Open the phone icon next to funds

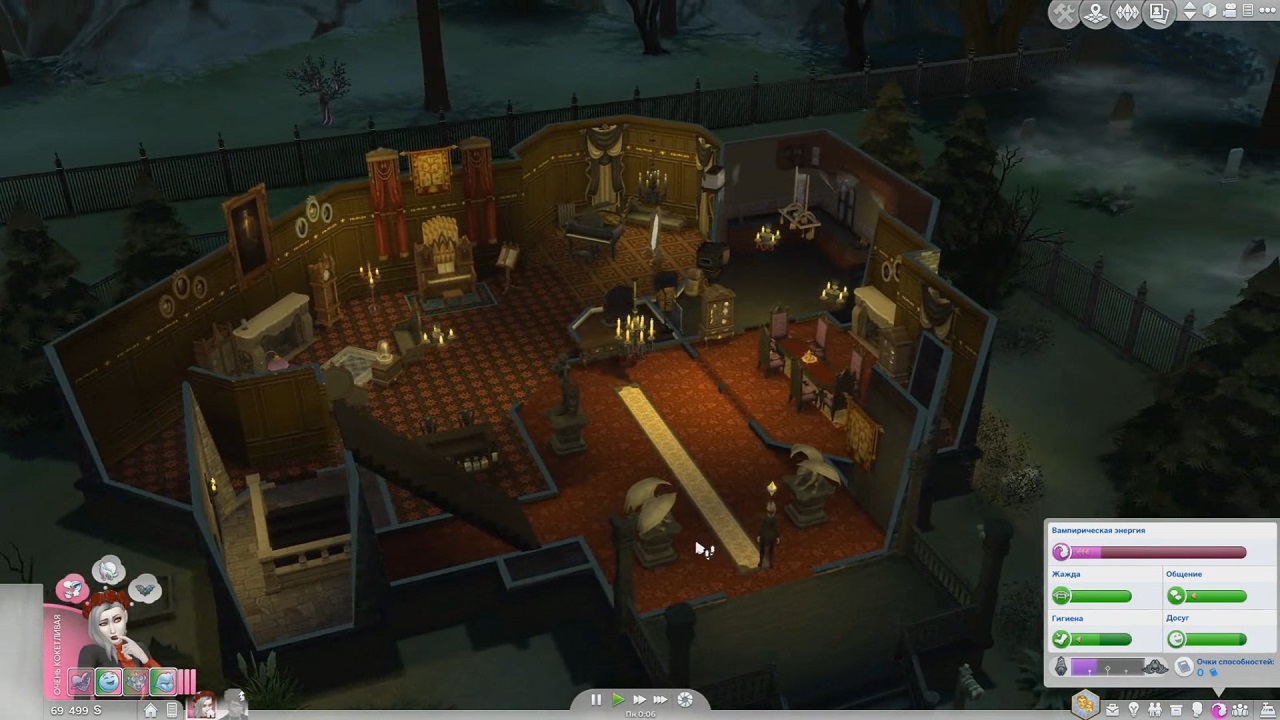coord(172,710)
